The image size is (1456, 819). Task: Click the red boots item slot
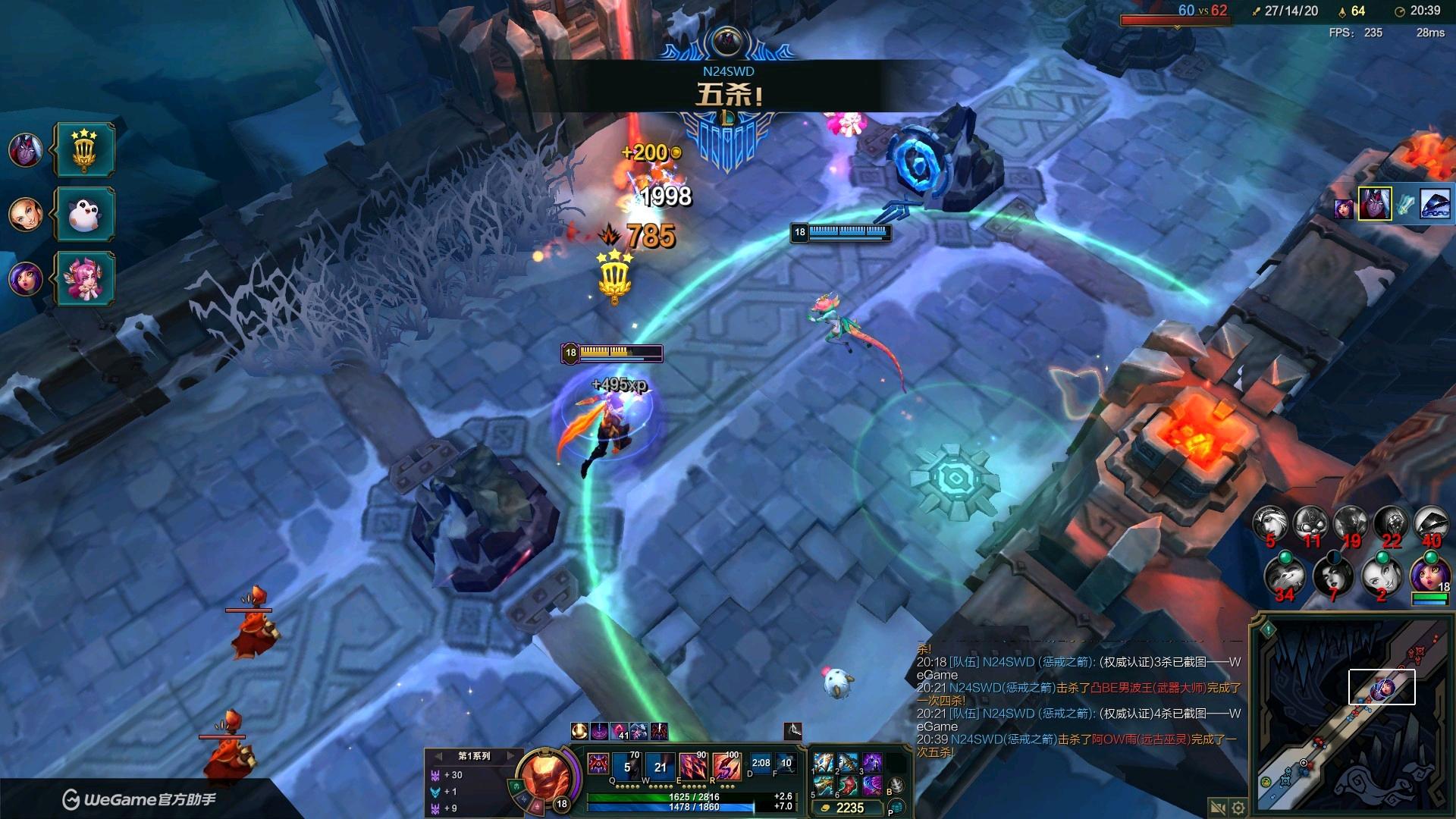point(847,786)
